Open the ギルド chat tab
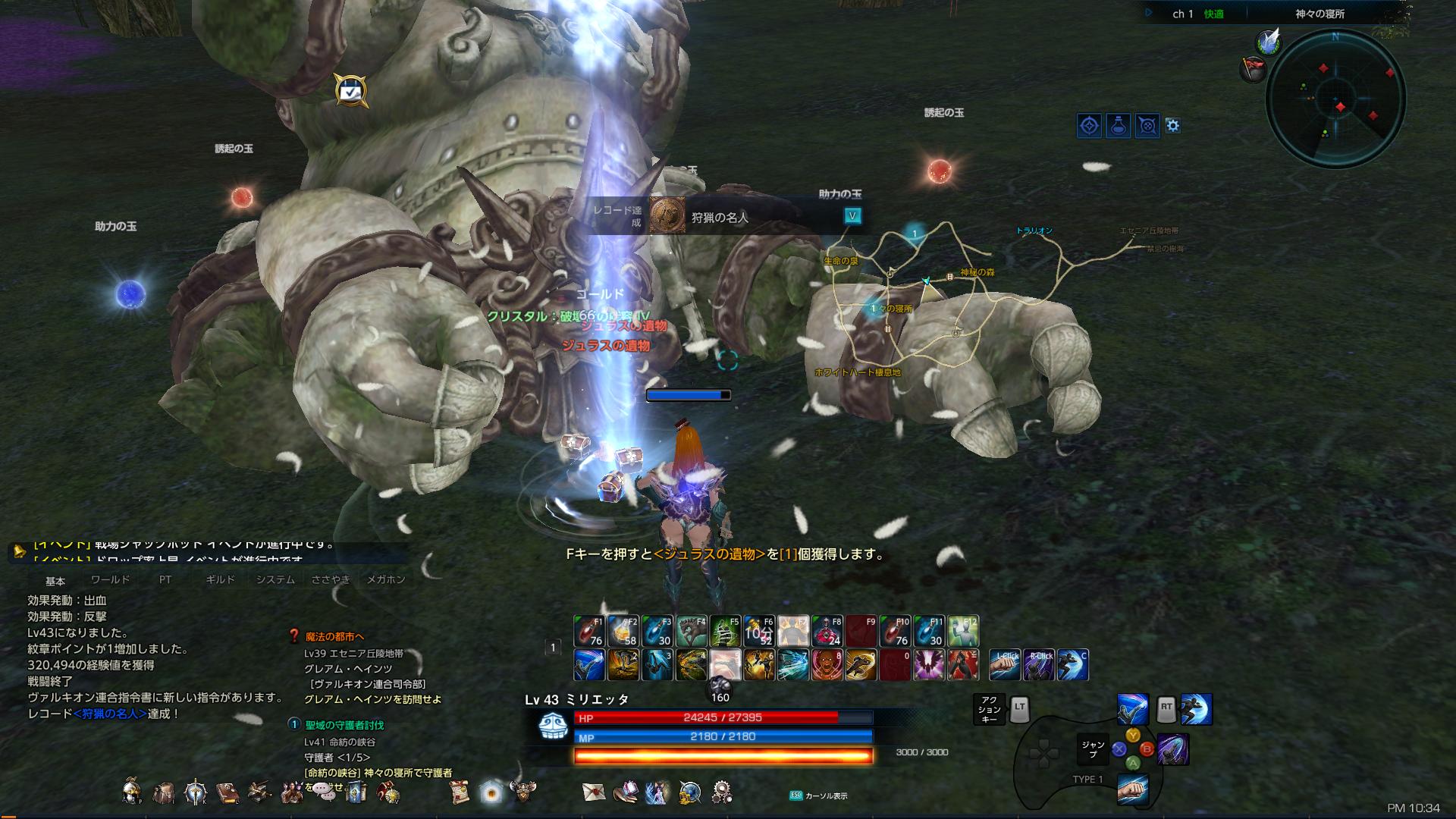This screenshot has width=1456, height=819. tap(220, 579)
